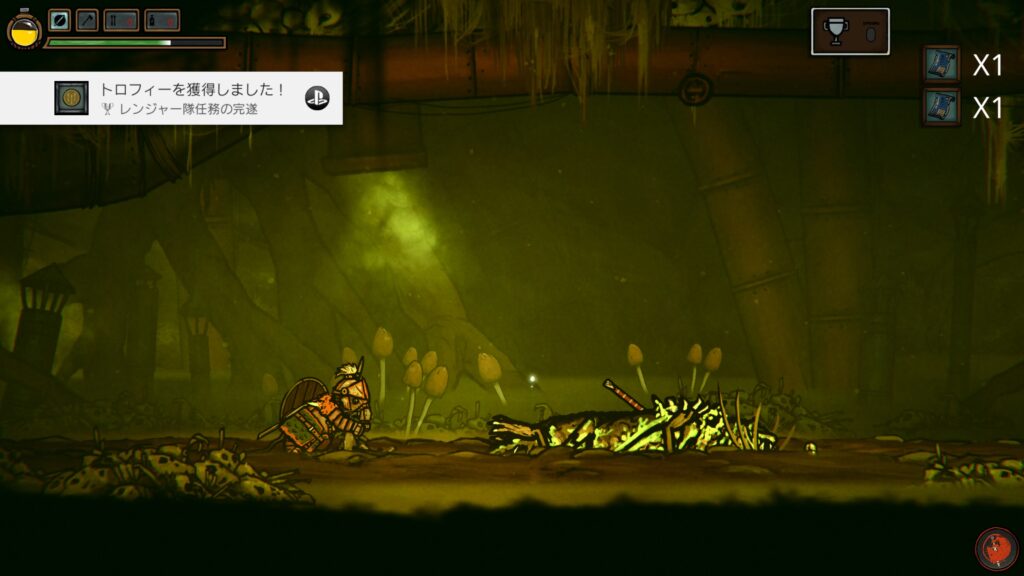Choose the bottle item slot
Image resolution: width=1024 pixels, height=576 pixels.
162,20
